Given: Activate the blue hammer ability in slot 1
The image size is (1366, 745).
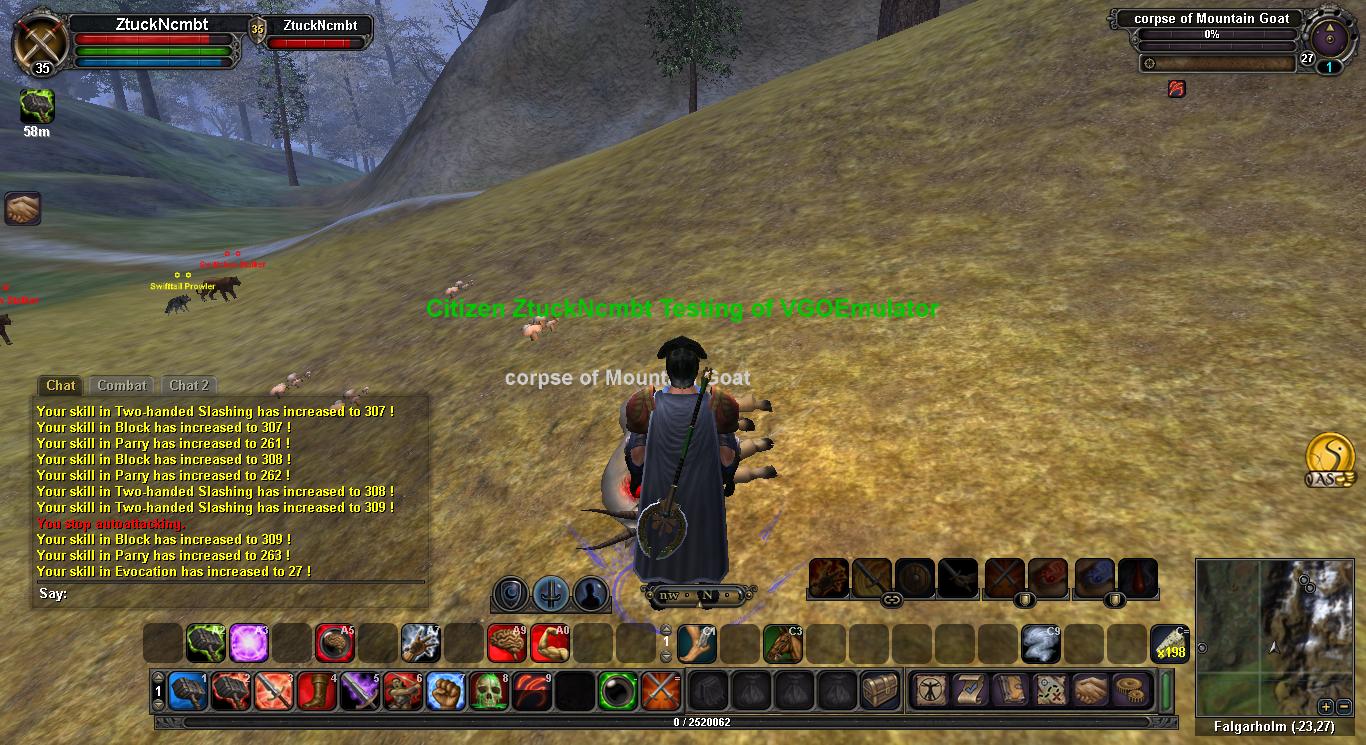Looking at the screenshot, I should tap(188, 691).
